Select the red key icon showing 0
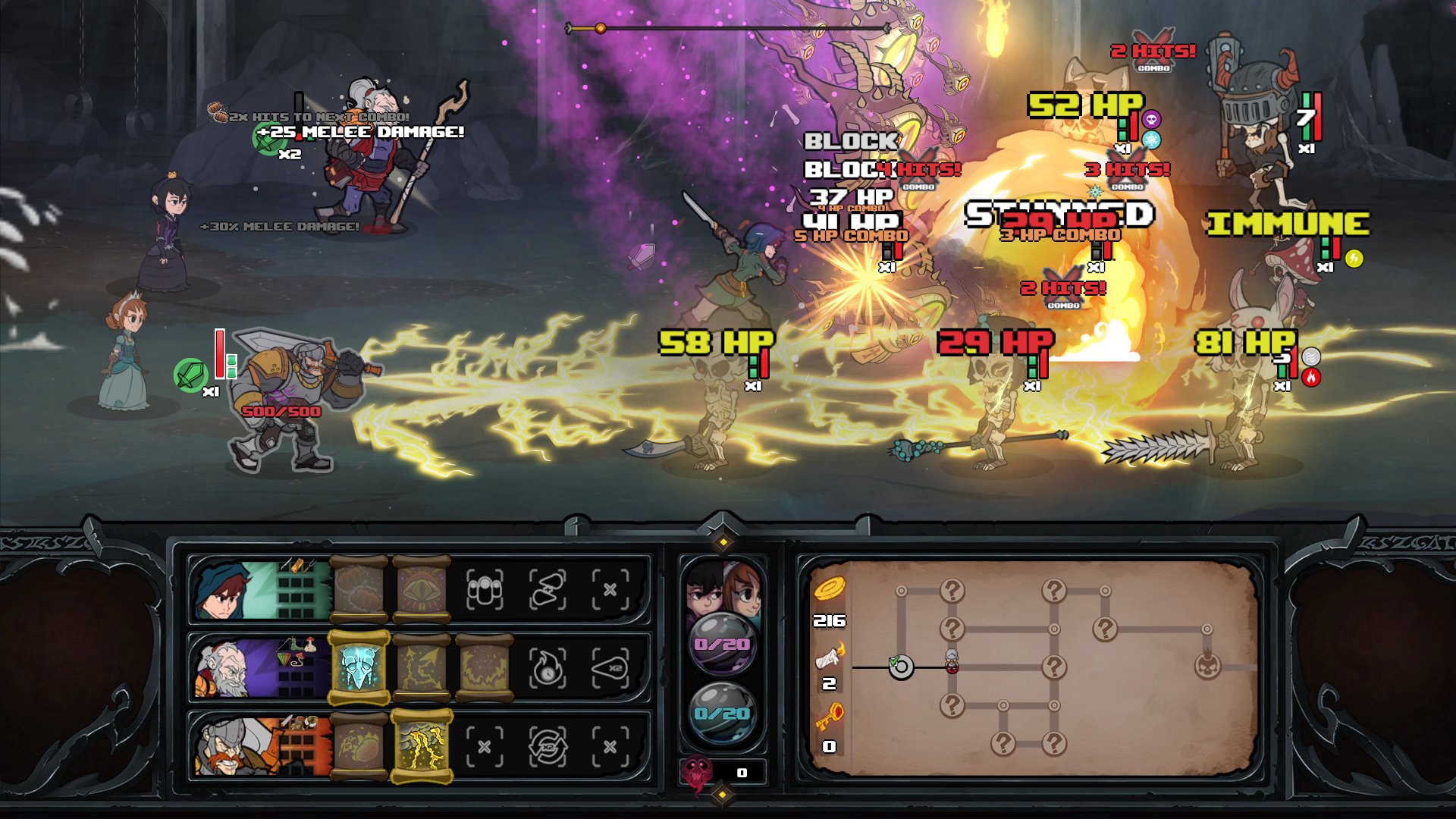Image resolution: width=1456 pixels, height=819 pixels. coord(830,715)
